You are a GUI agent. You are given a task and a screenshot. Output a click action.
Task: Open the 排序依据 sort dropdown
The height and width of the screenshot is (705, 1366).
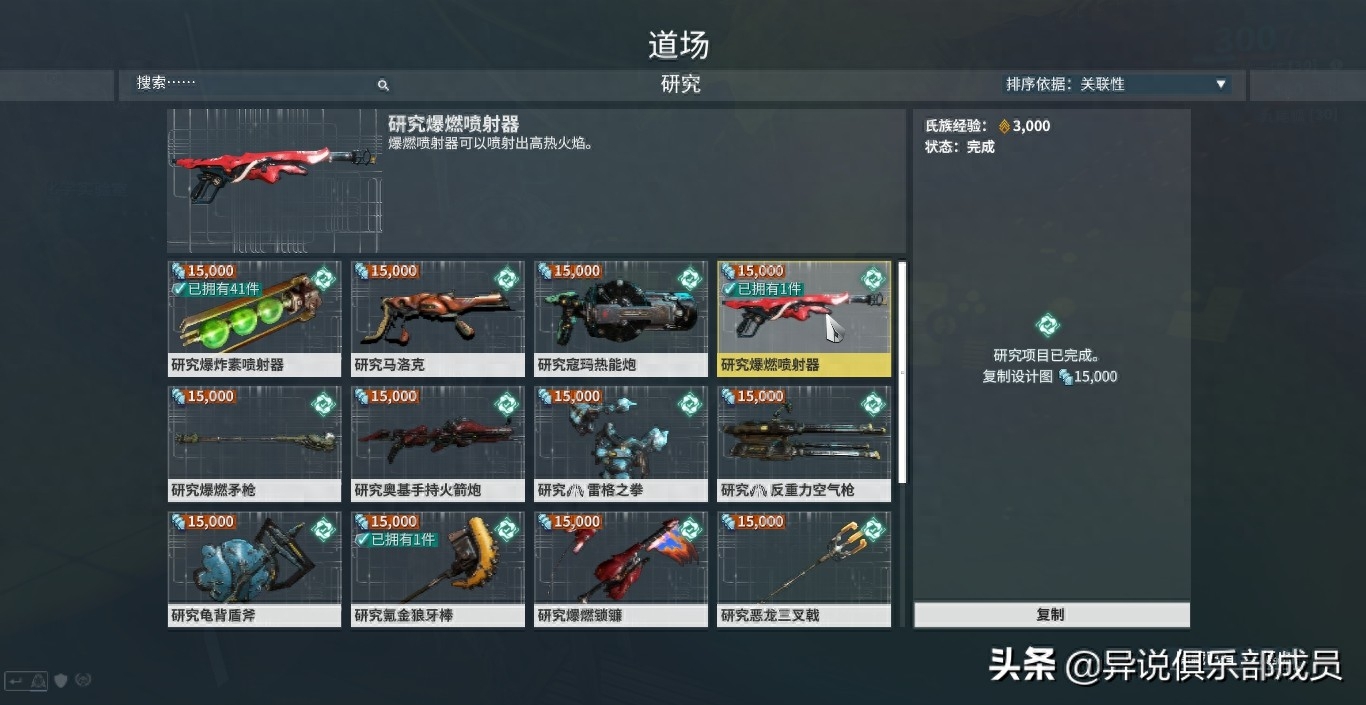coord(1116,85)
